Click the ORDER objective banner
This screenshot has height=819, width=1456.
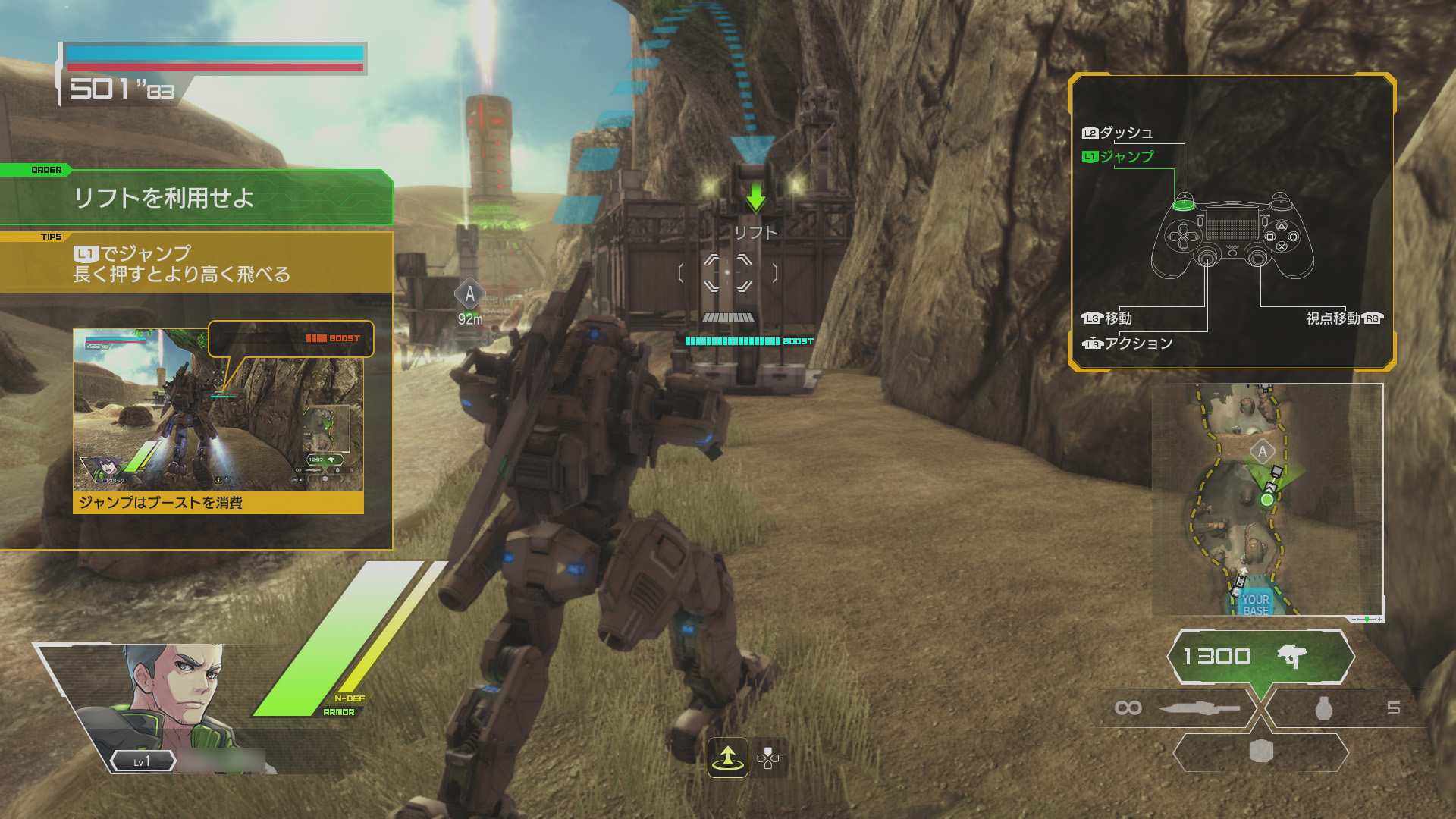click(196, 198)
